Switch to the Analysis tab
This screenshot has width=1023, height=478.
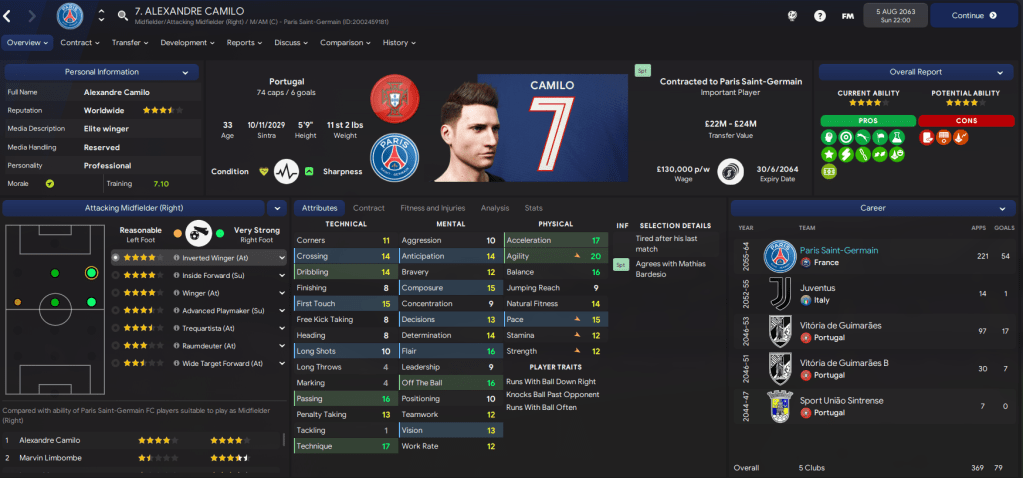(494, 208)
